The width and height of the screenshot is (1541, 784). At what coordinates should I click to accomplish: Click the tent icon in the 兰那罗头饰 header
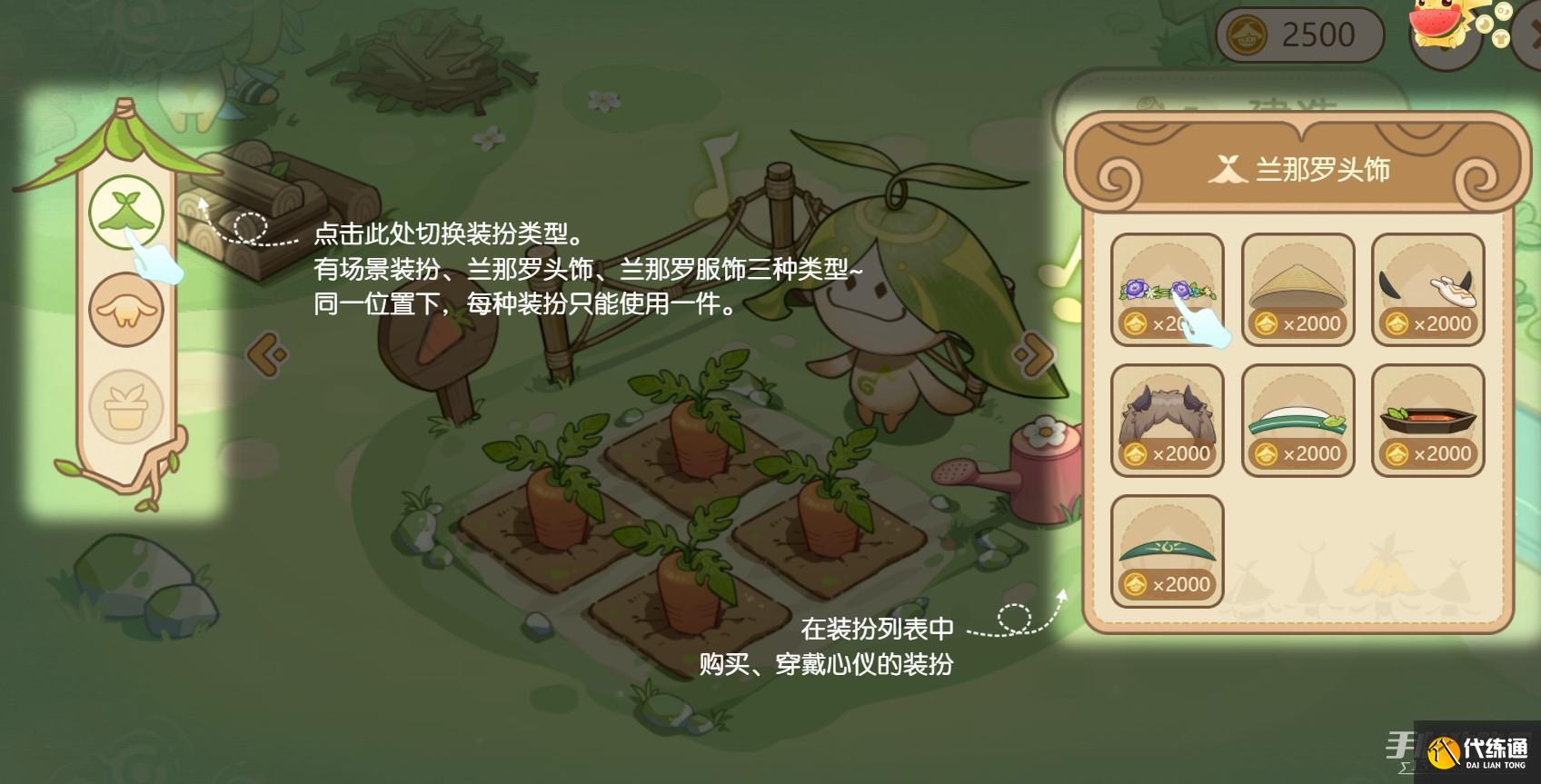1228,169
